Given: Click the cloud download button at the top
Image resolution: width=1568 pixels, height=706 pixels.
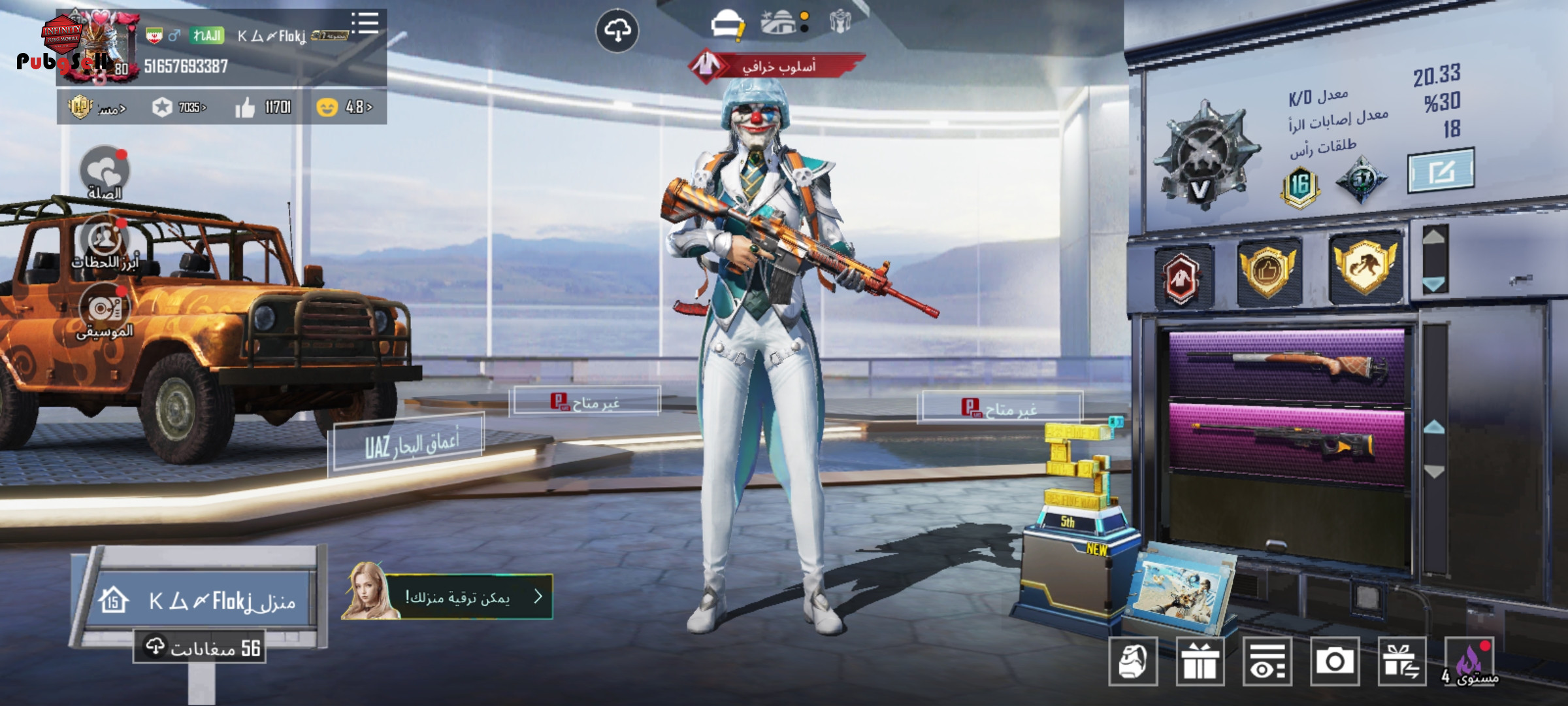Looking at the screenshot, I should point(617,31).
